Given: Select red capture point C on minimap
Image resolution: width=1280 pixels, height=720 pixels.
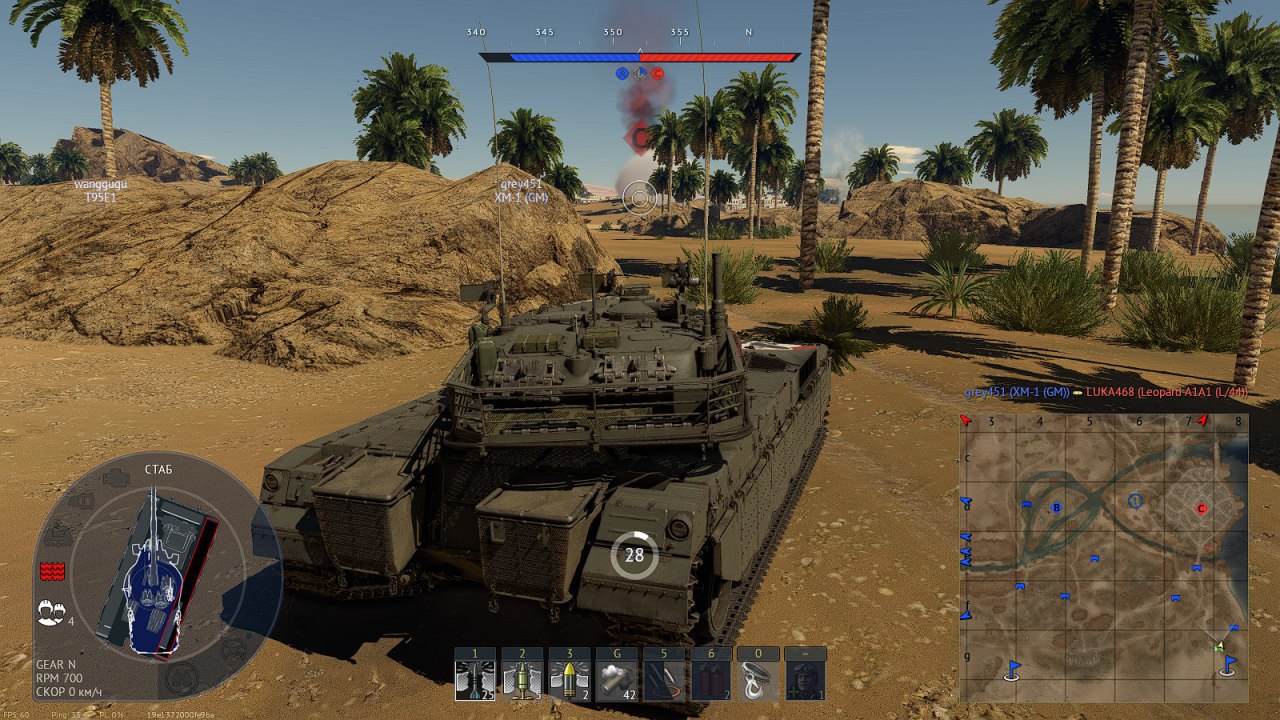Looking at the screenshot, I should (1202, 508).
